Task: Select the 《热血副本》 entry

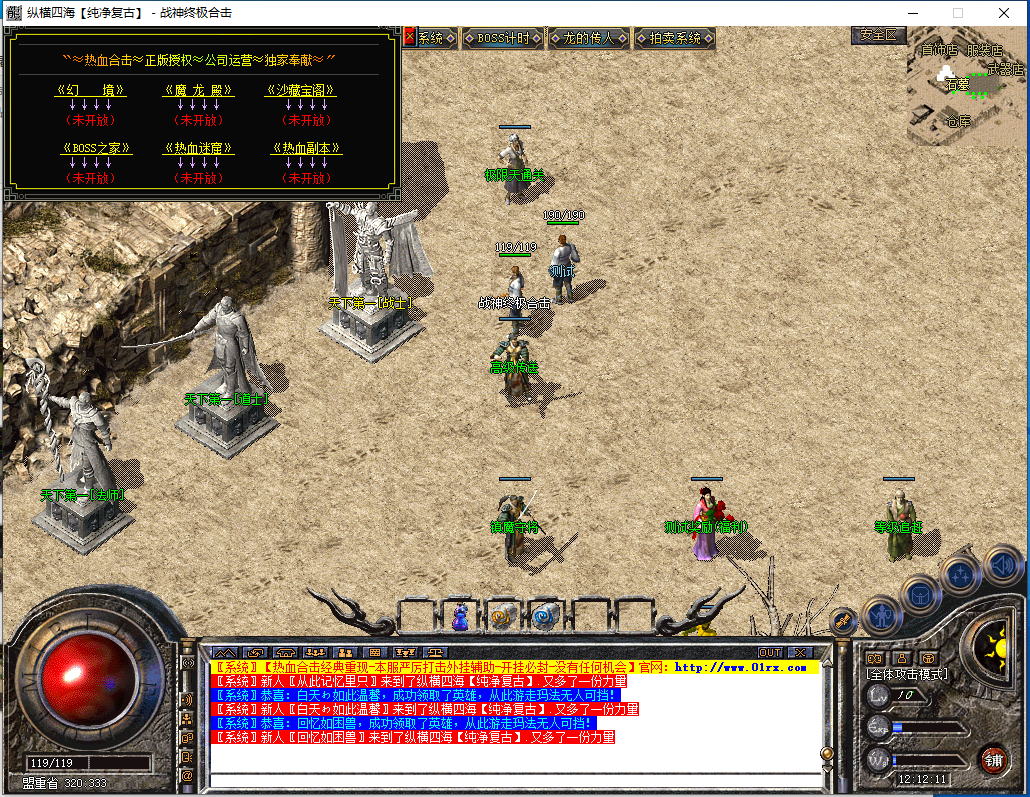Action: point(307,148)
